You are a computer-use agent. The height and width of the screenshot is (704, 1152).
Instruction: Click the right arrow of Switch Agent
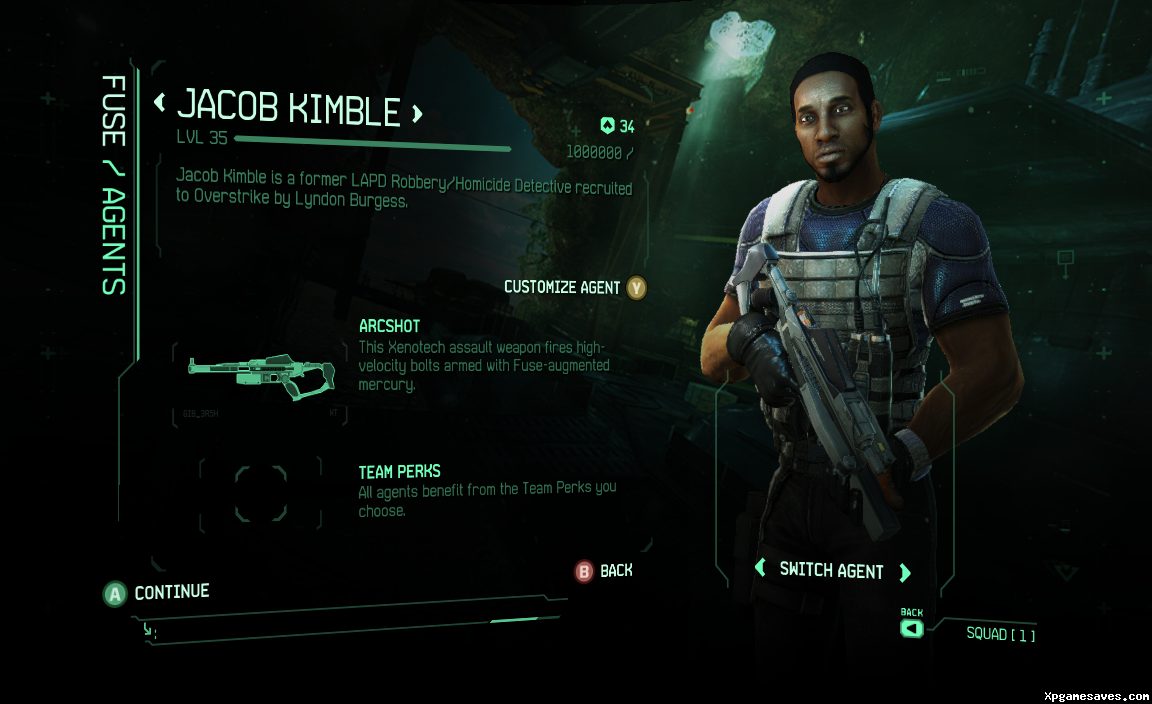[905, 572]
